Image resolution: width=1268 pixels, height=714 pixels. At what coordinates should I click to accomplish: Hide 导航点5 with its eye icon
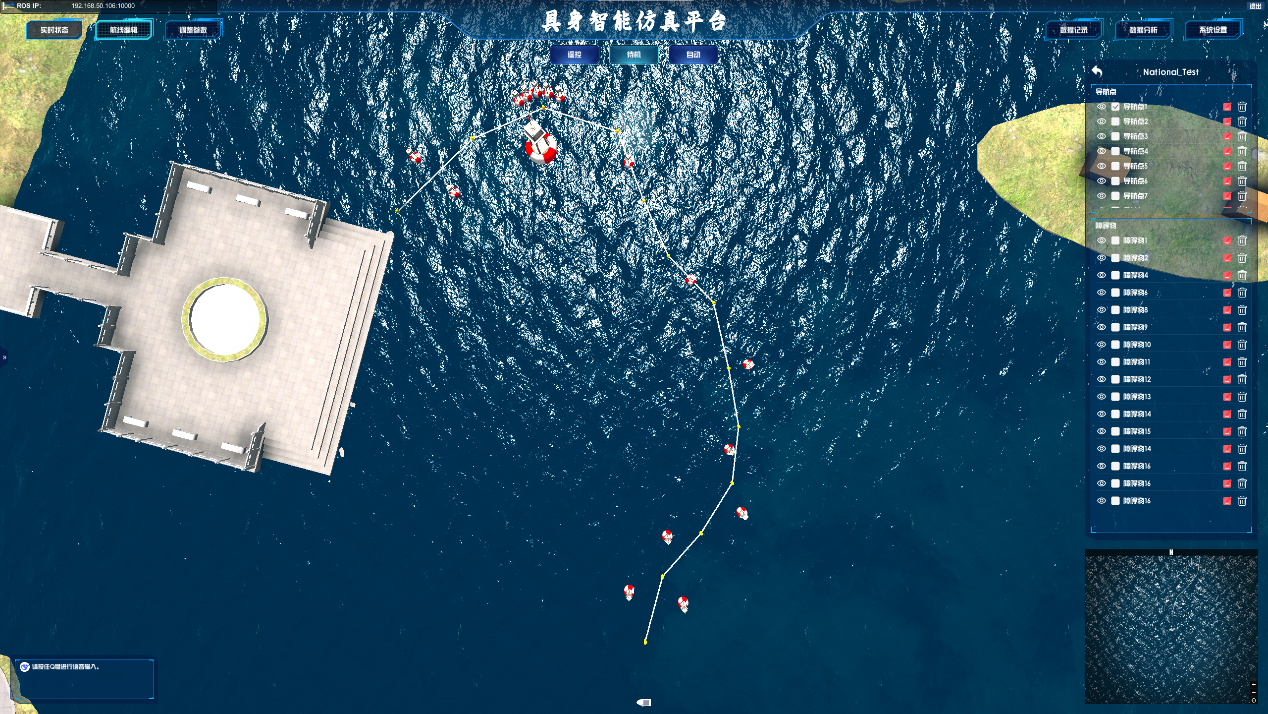[x=1101, y=166]
